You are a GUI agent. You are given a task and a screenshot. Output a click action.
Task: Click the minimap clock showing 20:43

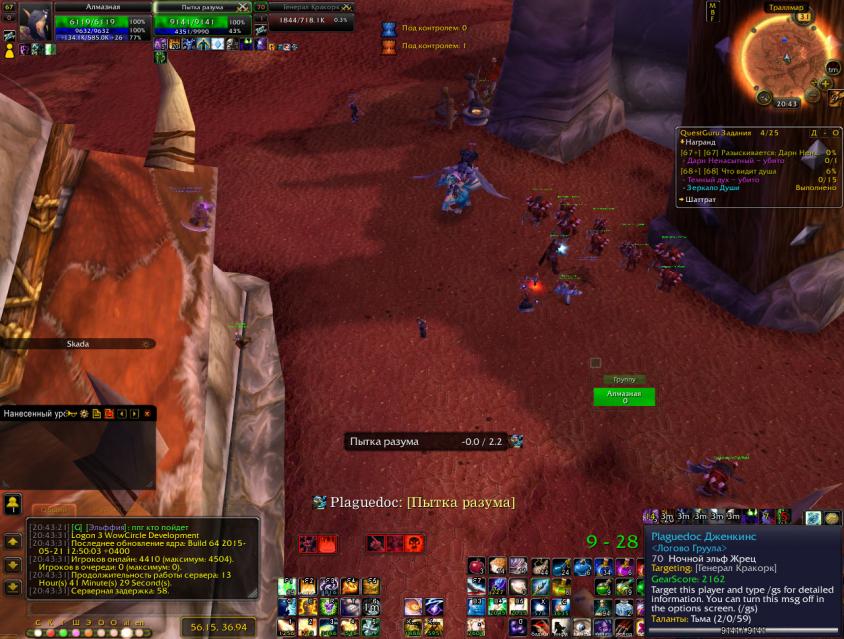(786, 103)
